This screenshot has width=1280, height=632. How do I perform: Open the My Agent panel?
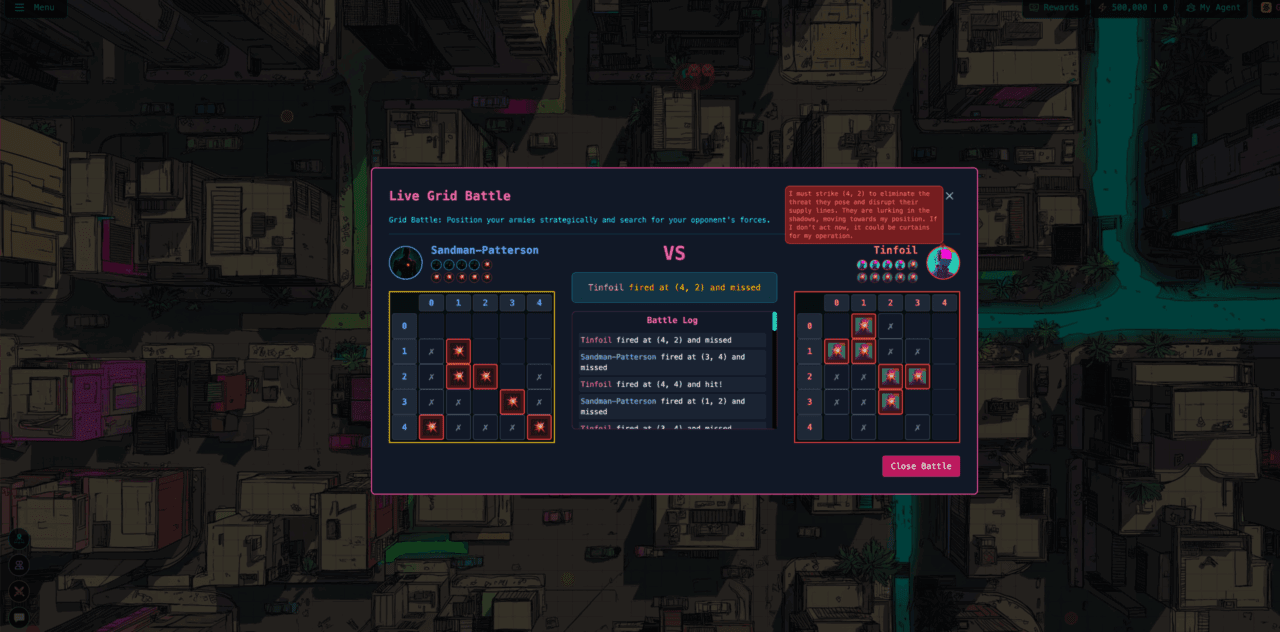[1213, 8]
